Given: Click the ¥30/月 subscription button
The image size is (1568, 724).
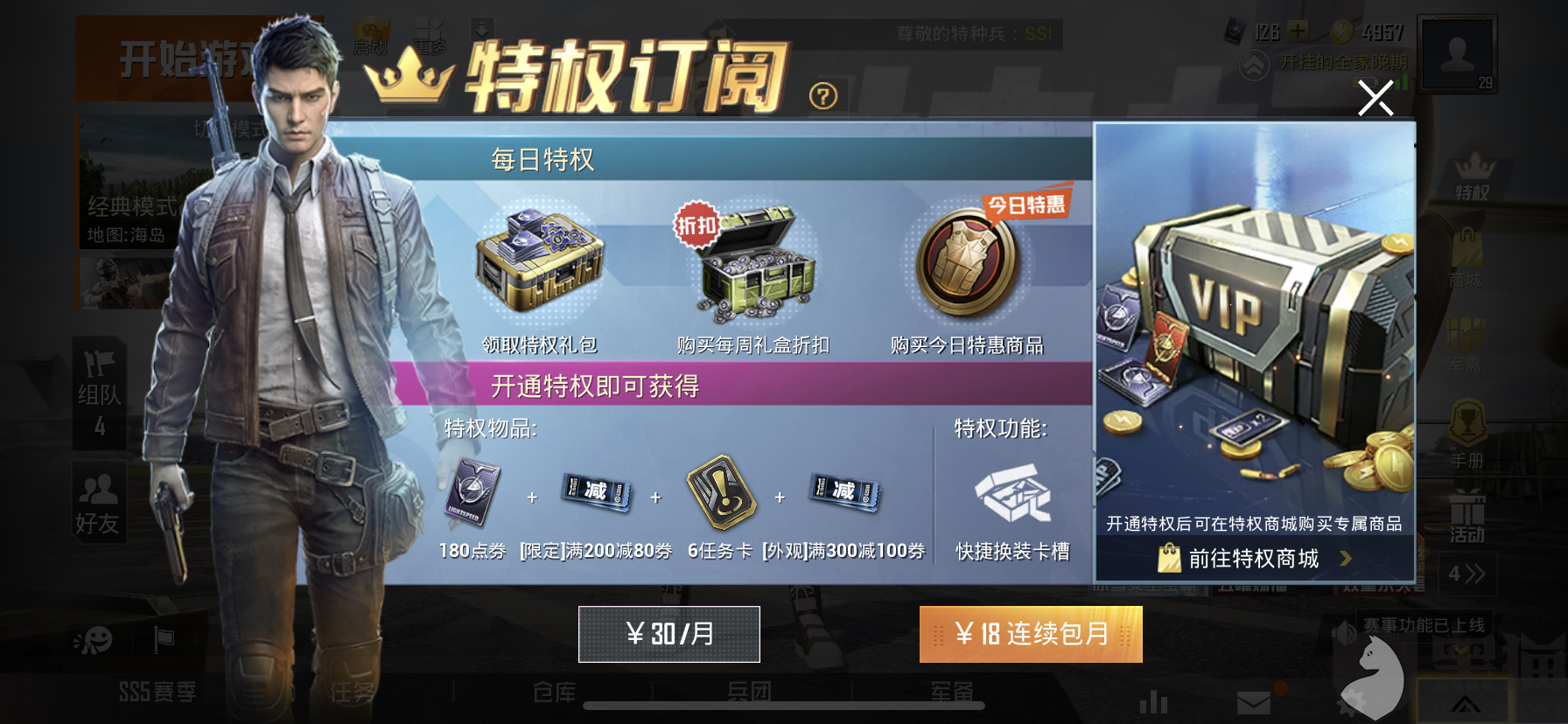Looking at the screenshot, I should pos(669,635).
